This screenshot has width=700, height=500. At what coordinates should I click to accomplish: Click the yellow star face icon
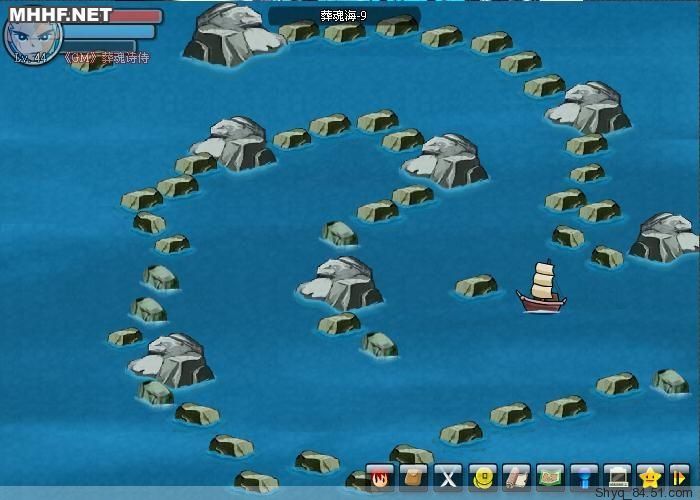point(651,478)
